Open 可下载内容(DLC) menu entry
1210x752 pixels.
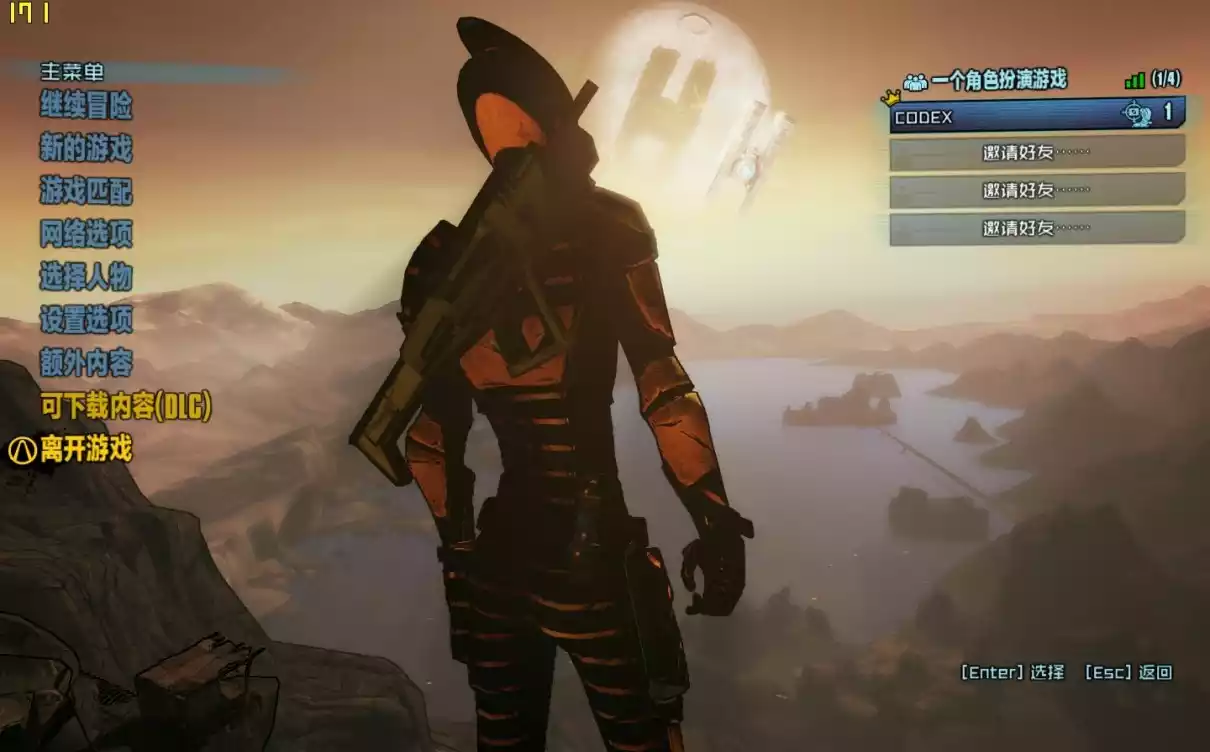(126, 407)
